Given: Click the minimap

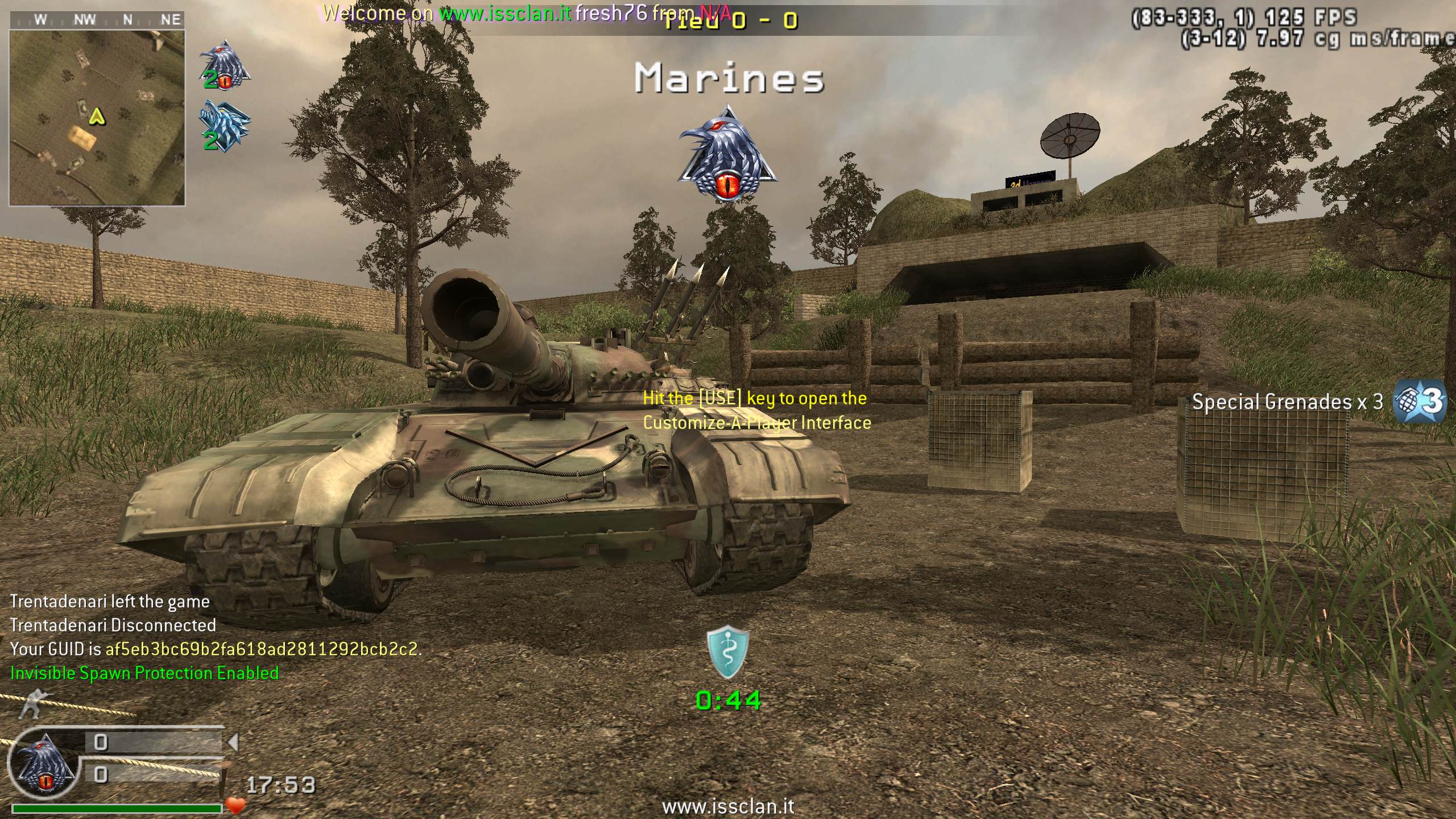Looking at the screenshot, I should [97, 117].
